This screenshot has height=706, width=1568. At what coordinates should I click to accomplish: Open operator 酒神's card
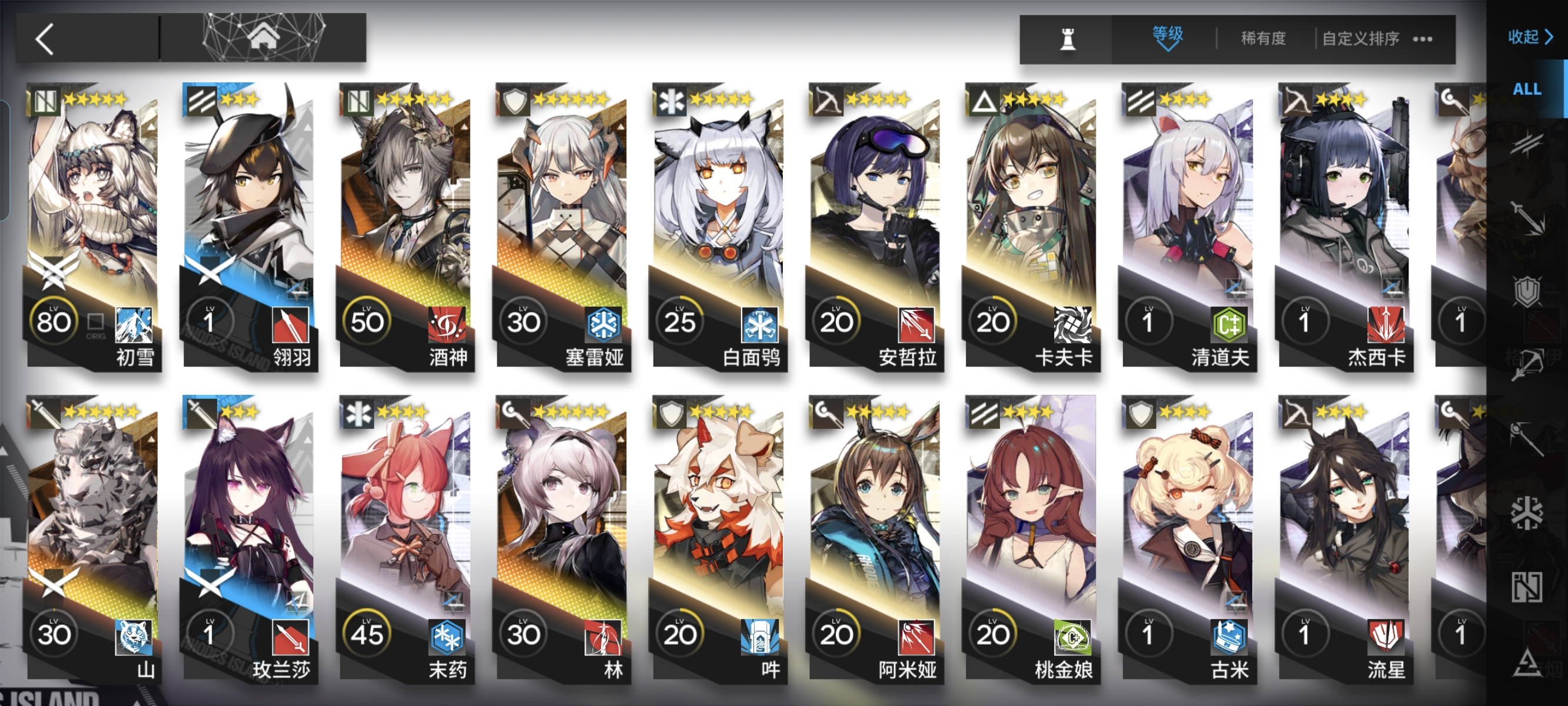tap(406, 225)
